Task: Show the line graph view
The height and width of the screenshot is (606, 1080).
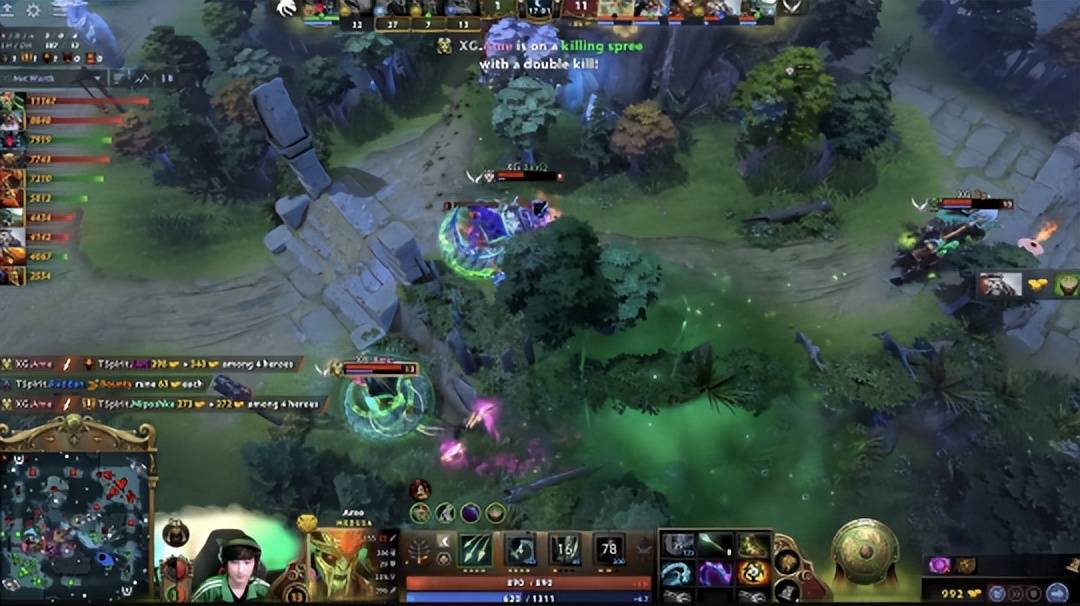Action: pos(143,77)
